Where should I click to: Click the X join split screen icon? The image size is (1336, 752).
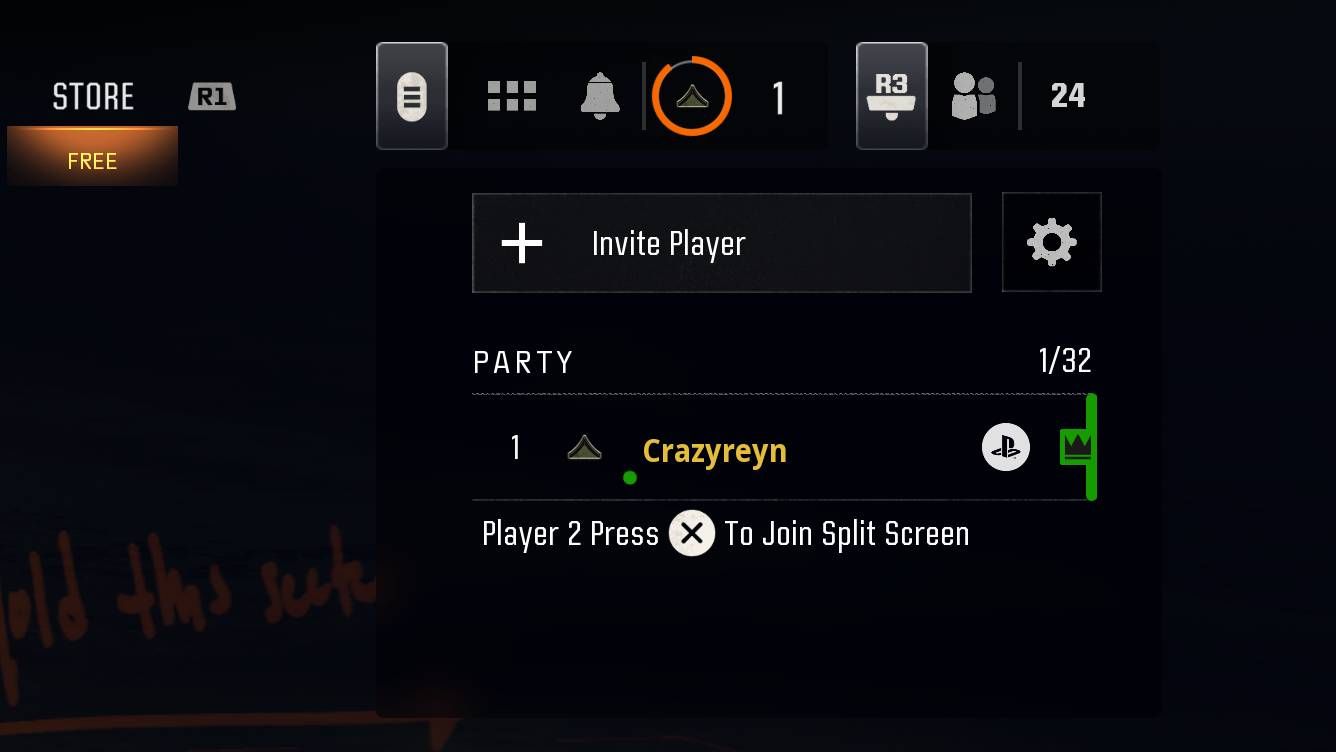coord(691,533)
